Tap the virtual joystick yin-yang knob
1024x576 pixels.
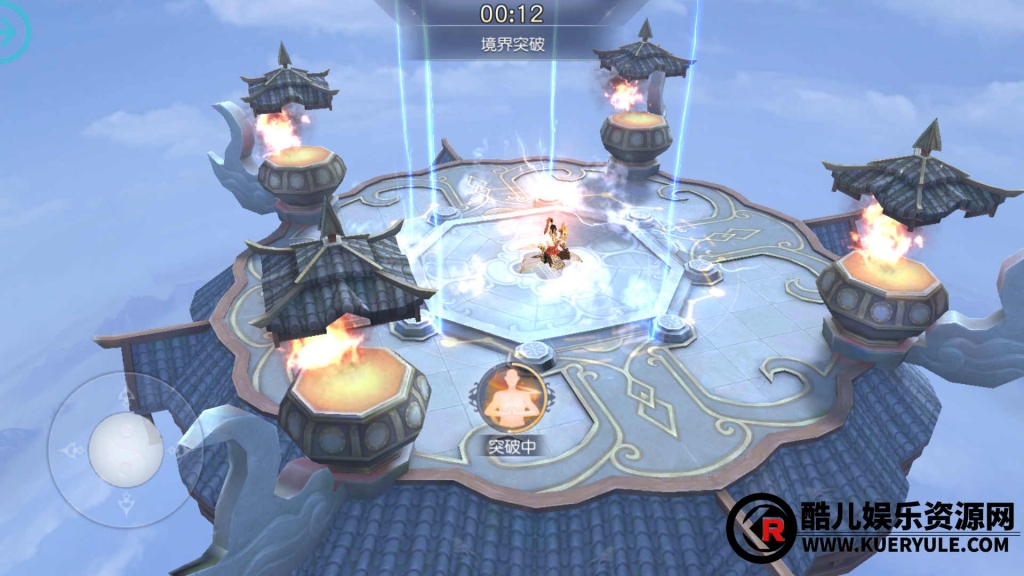click(125, 450)
